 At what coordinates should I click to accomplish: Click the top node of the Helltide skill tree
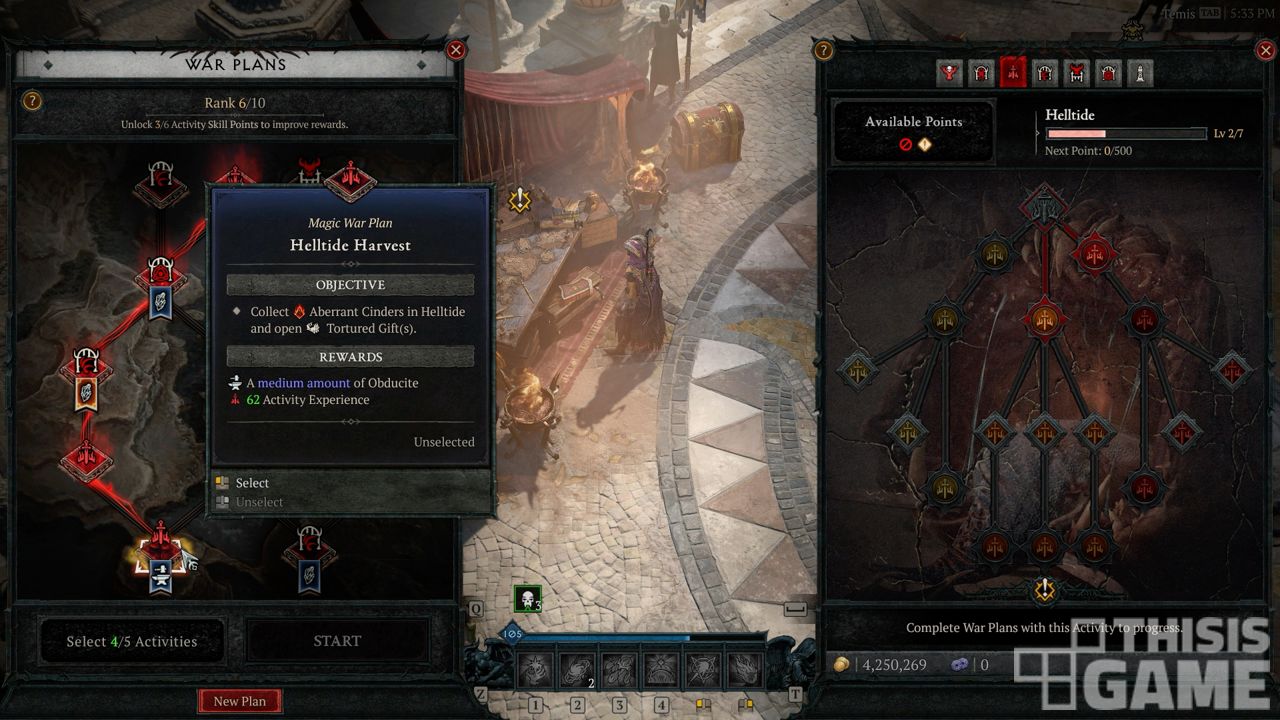(1044, 207)
